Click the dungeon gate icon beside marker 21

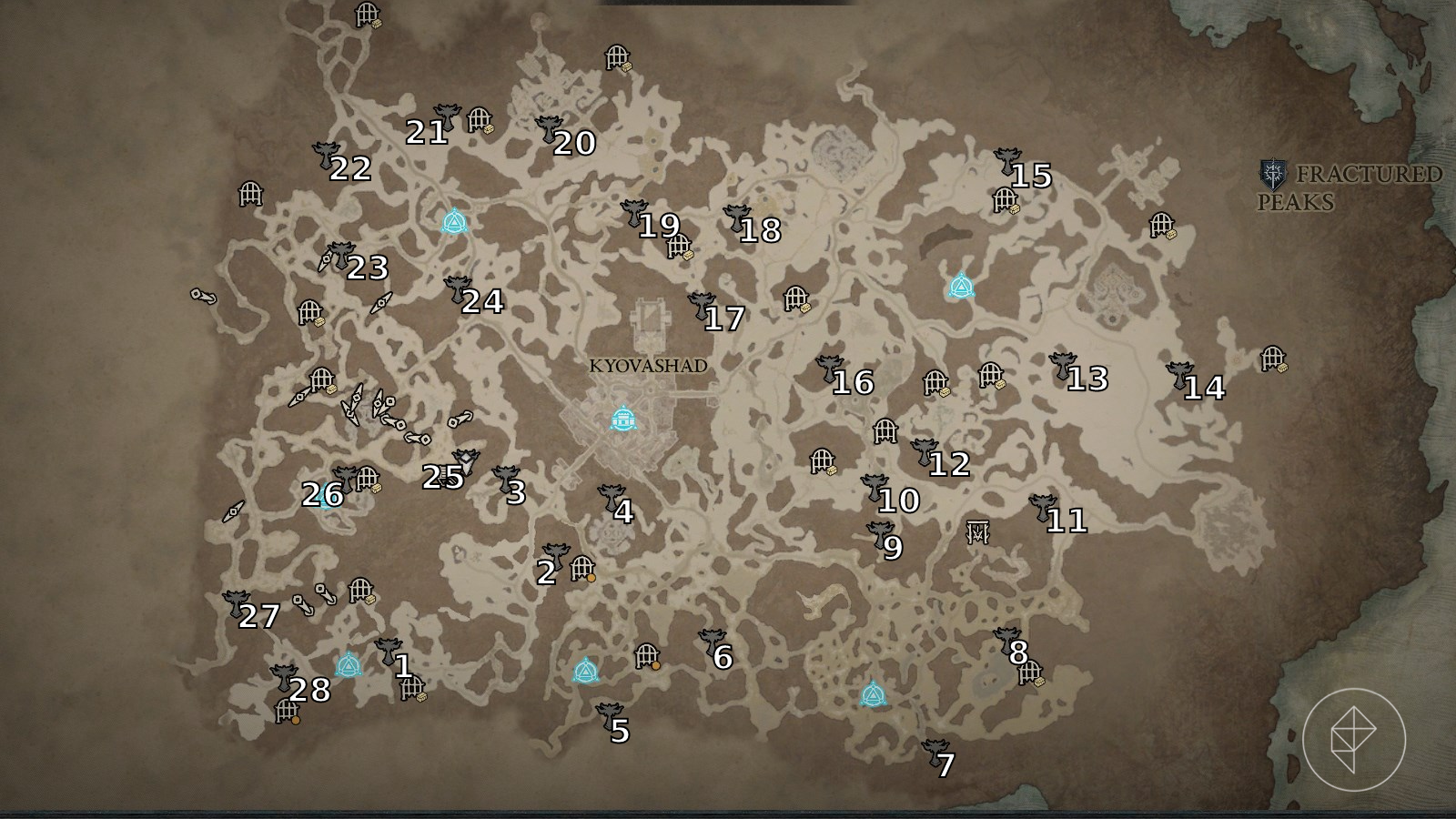(480, 121)
